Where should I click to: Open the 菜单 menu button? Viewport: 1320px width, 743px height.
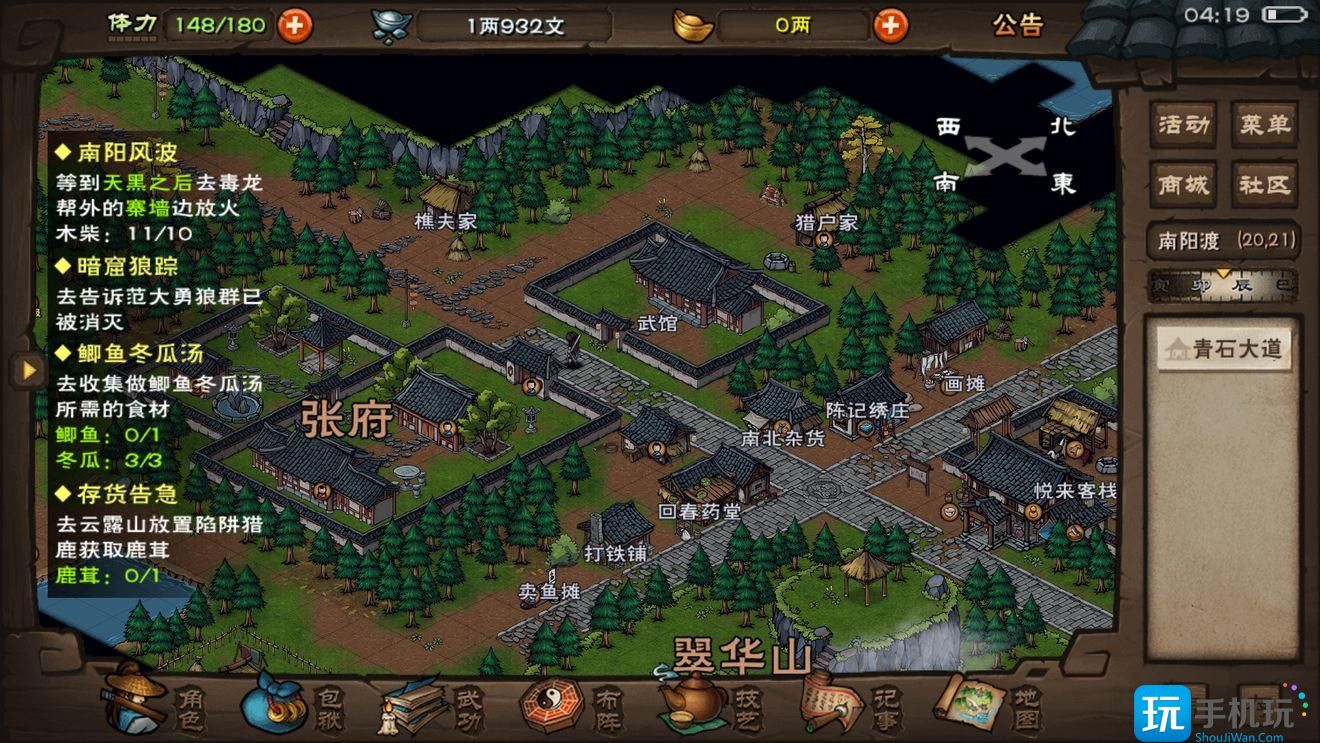(x=1263, y=124)
